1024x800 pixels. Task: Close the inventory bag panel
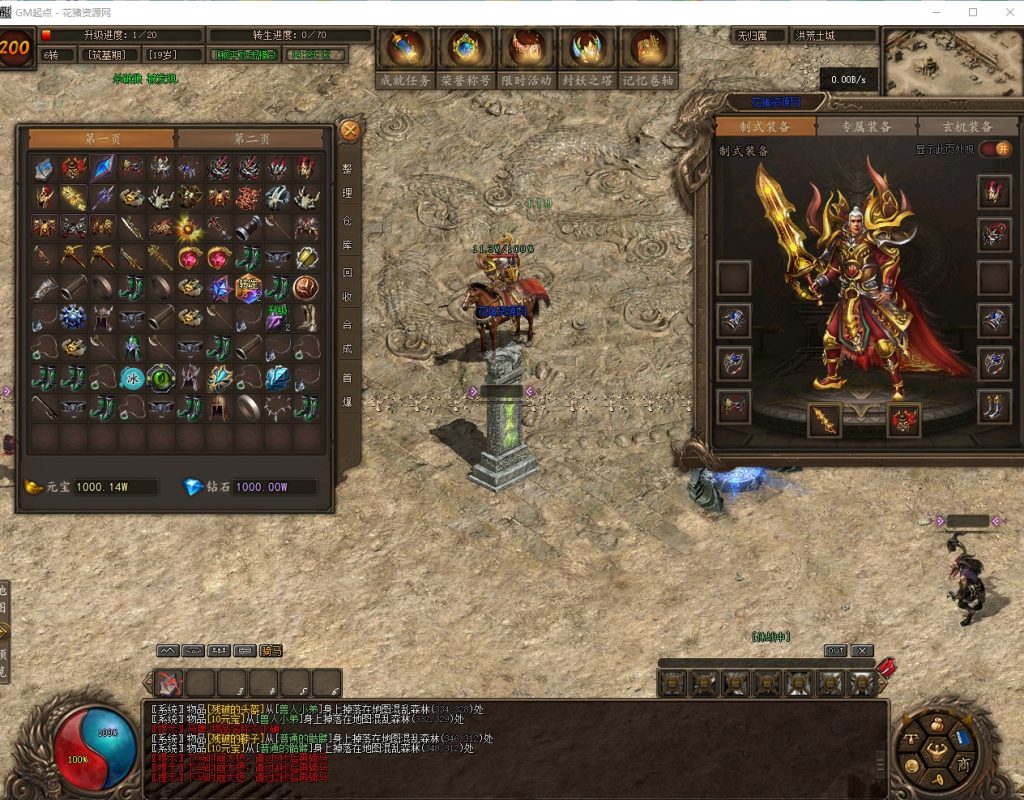[349, 130]
